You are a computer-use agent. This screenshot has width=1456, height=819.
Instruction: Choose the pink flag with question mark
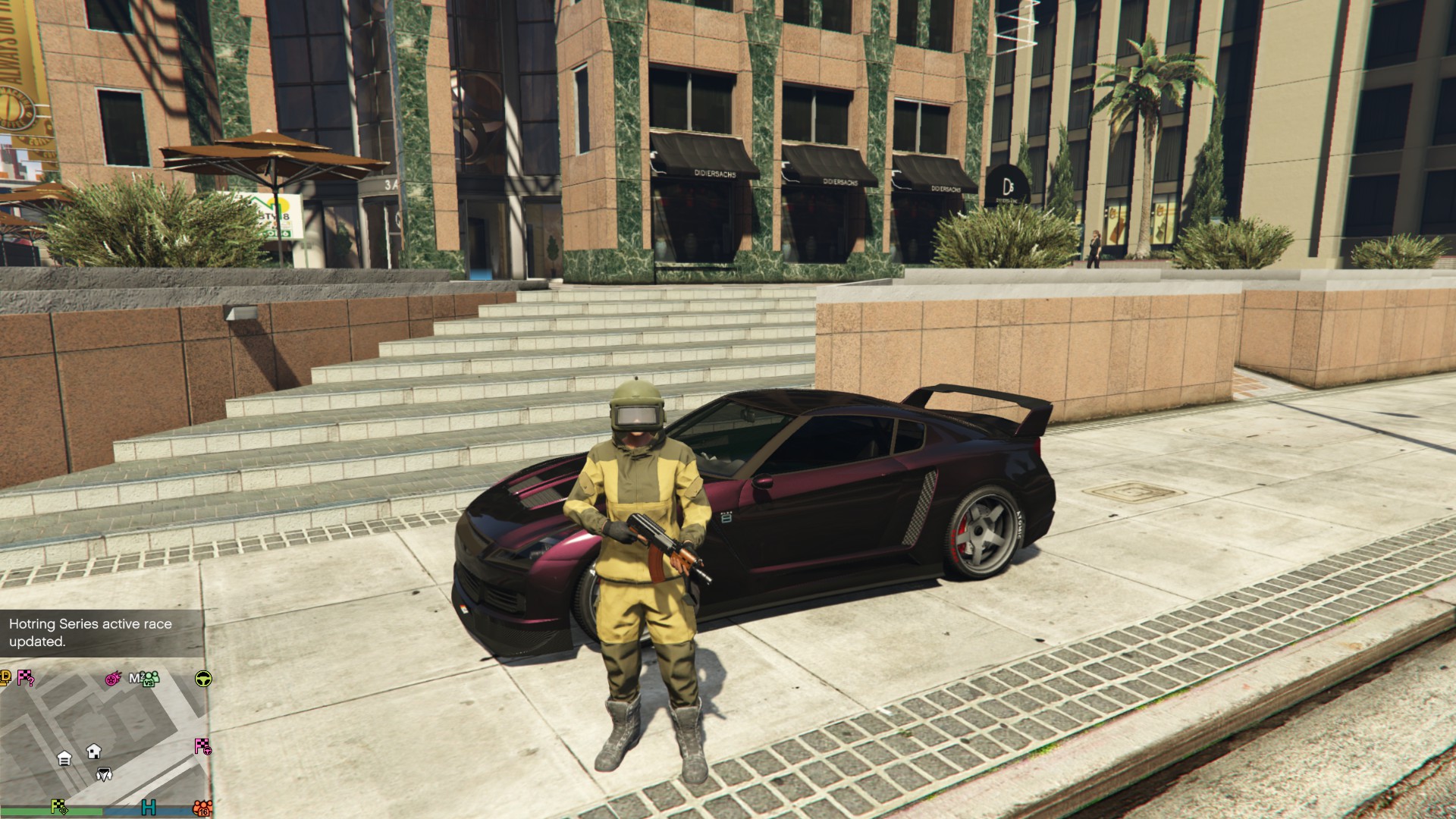(x=26, y=677)
